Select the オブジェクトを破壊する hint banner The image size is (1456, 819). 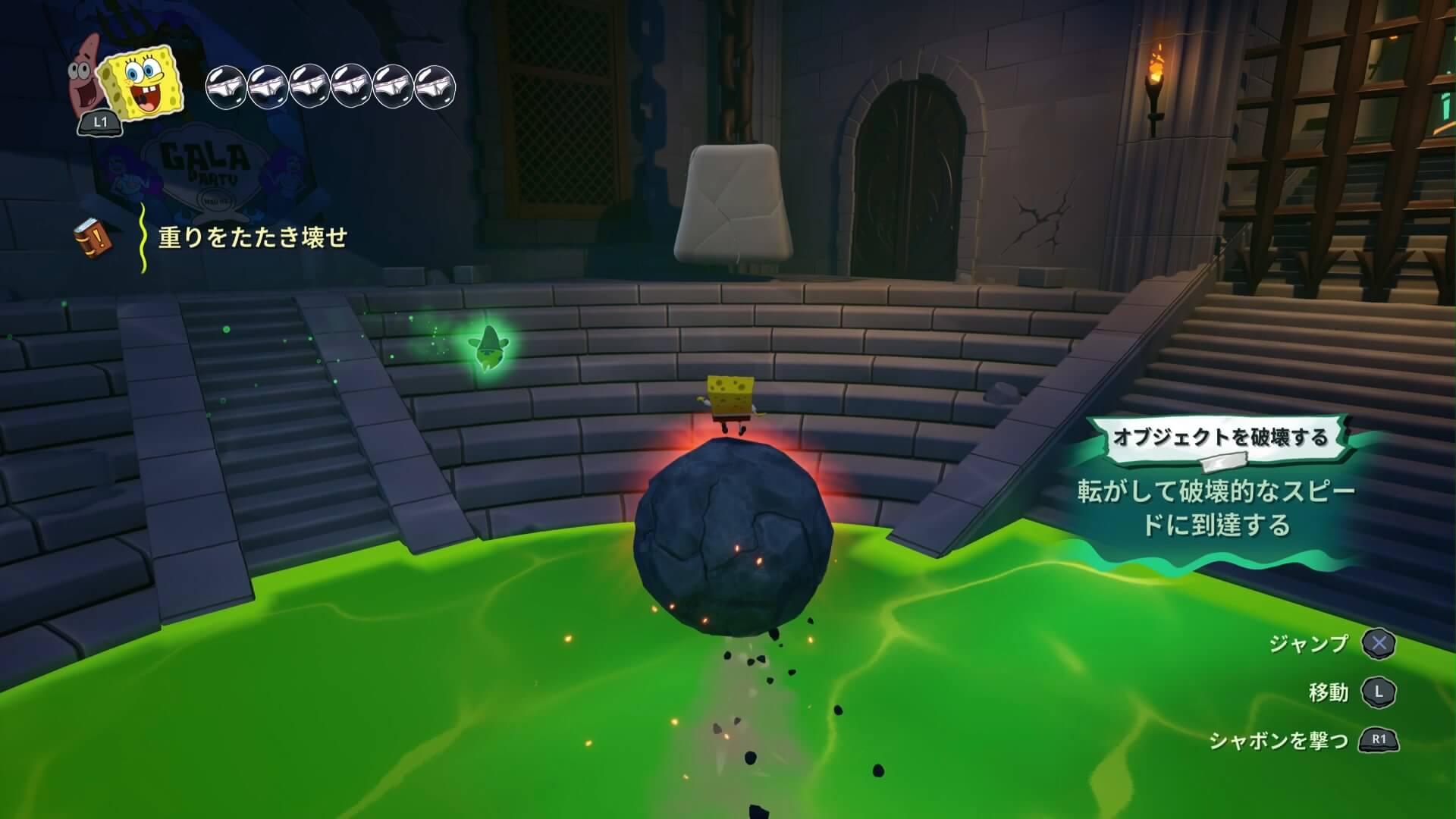[x=1219, y=438]
